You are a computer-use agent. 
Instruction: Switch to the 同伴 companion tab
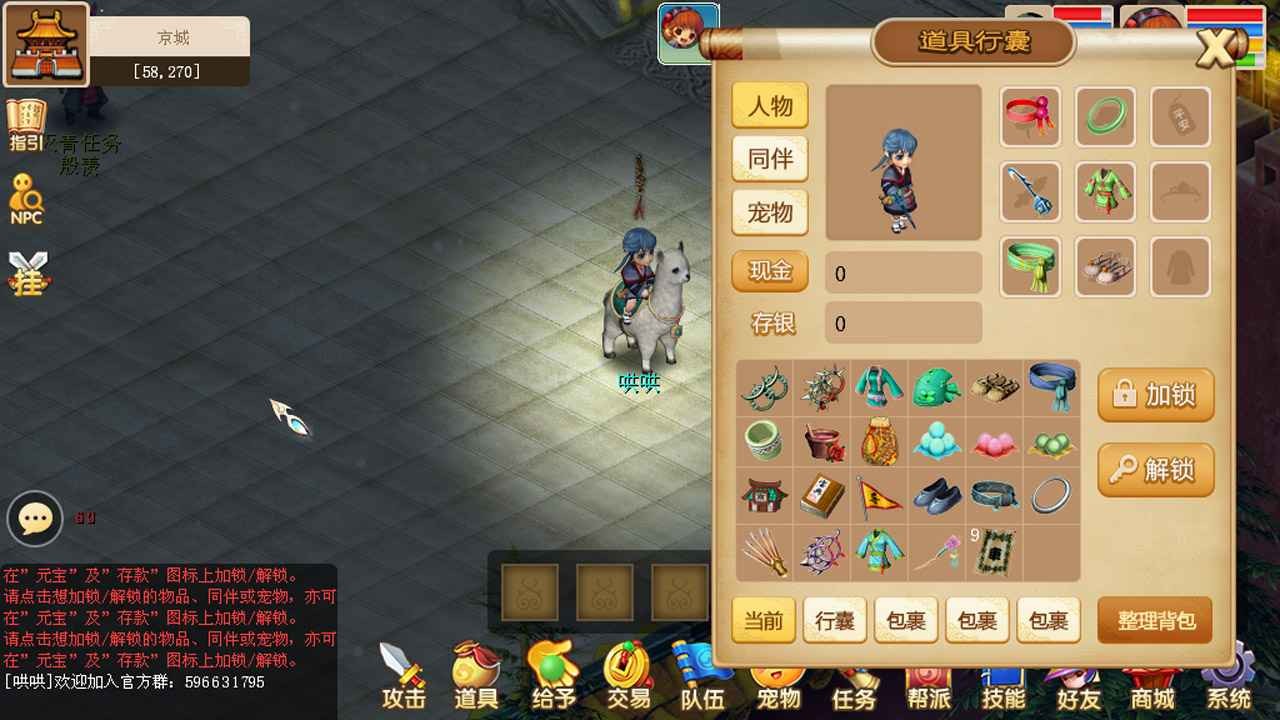tap(769, 160)
